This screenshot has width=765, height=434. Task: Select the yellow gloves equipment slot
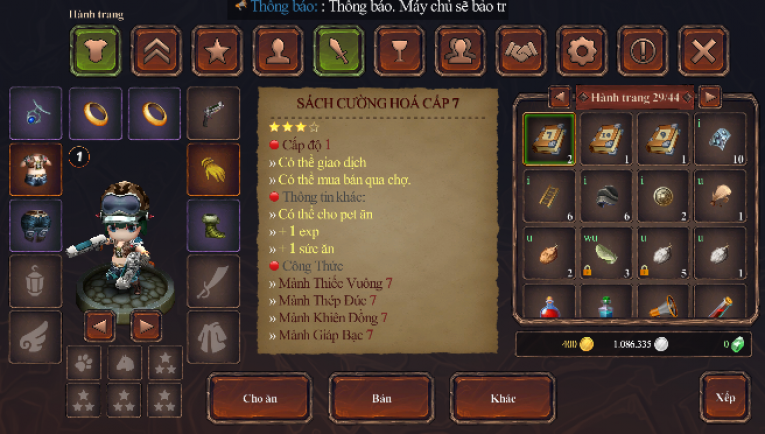(213, 169)
